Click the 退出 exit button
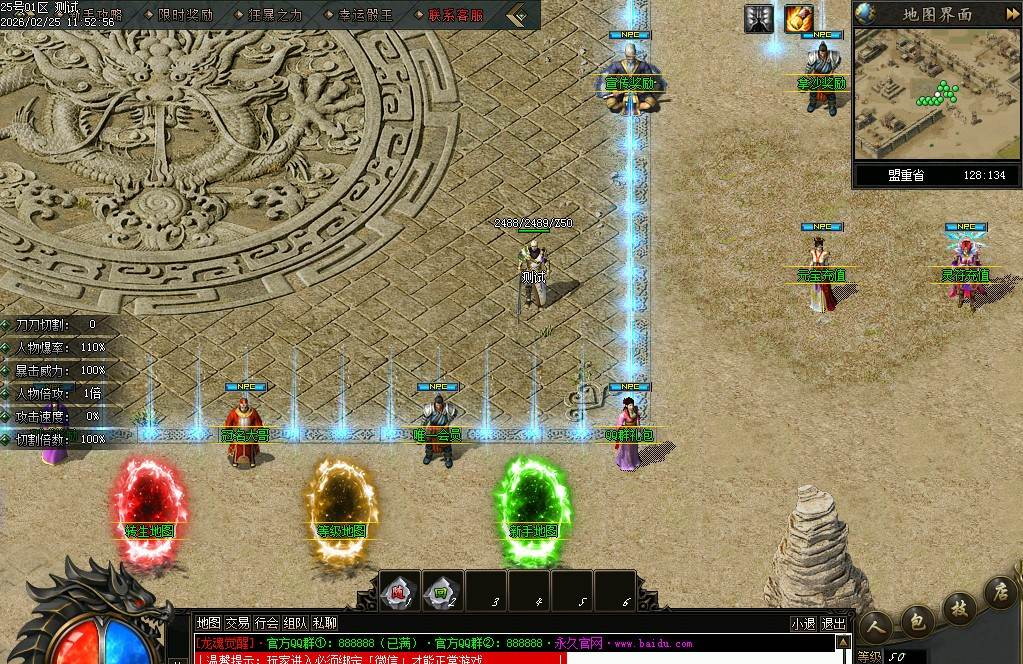Viewport: 1023px width, 664px height. point(833,624)
